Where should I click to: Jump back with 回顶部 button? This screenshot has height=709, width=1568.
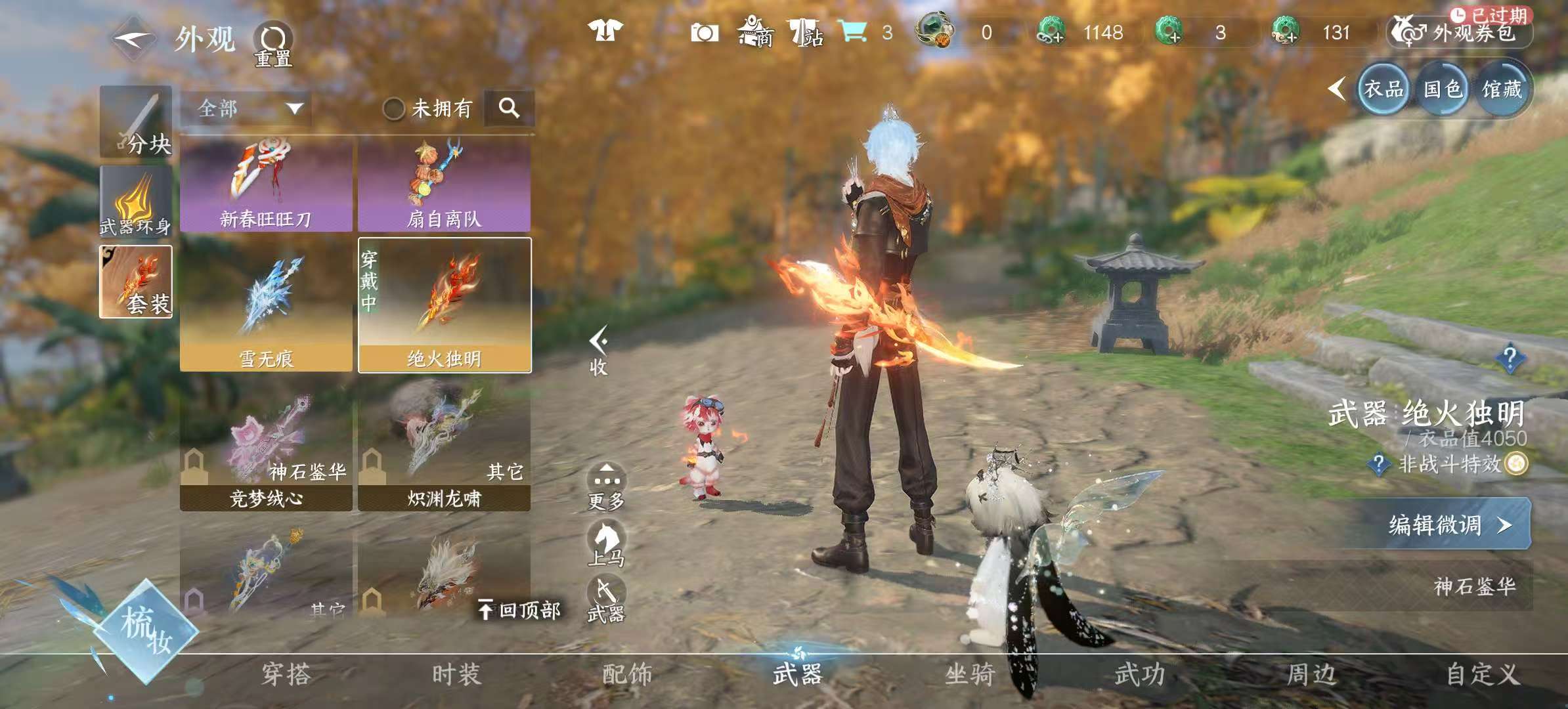[x=519, y=611]
